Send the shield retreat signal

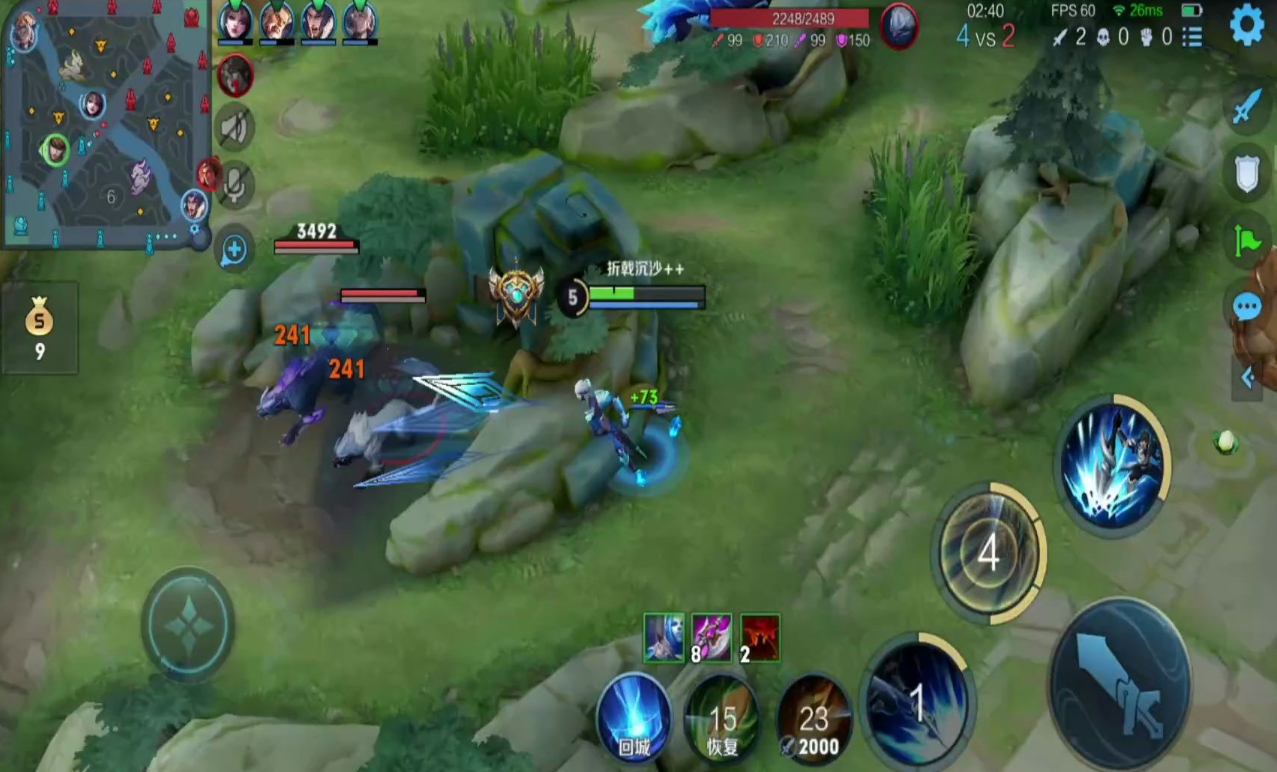tap(1246, 173)
